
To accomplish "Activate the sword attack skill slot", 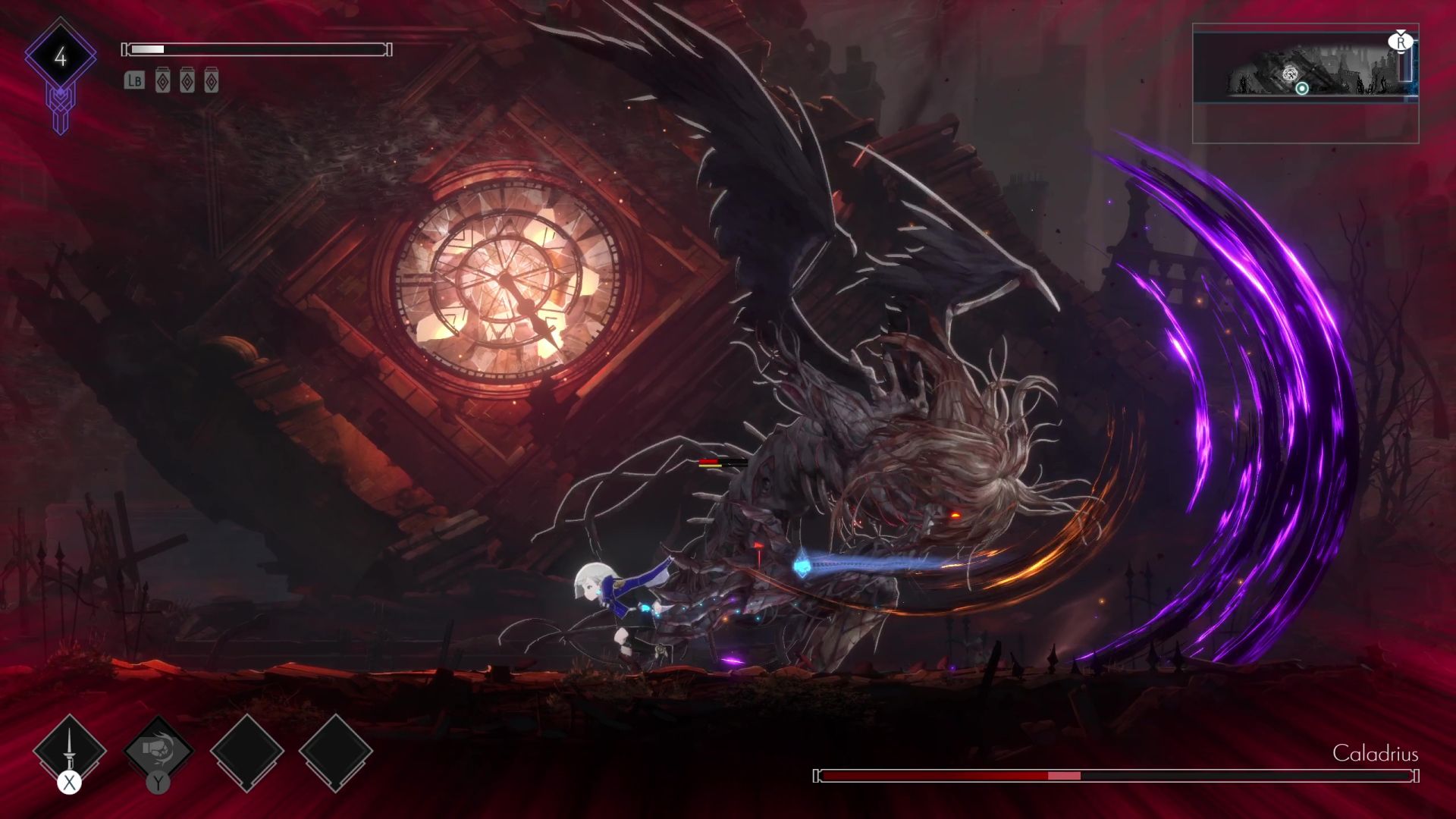I will click(70, 750).
